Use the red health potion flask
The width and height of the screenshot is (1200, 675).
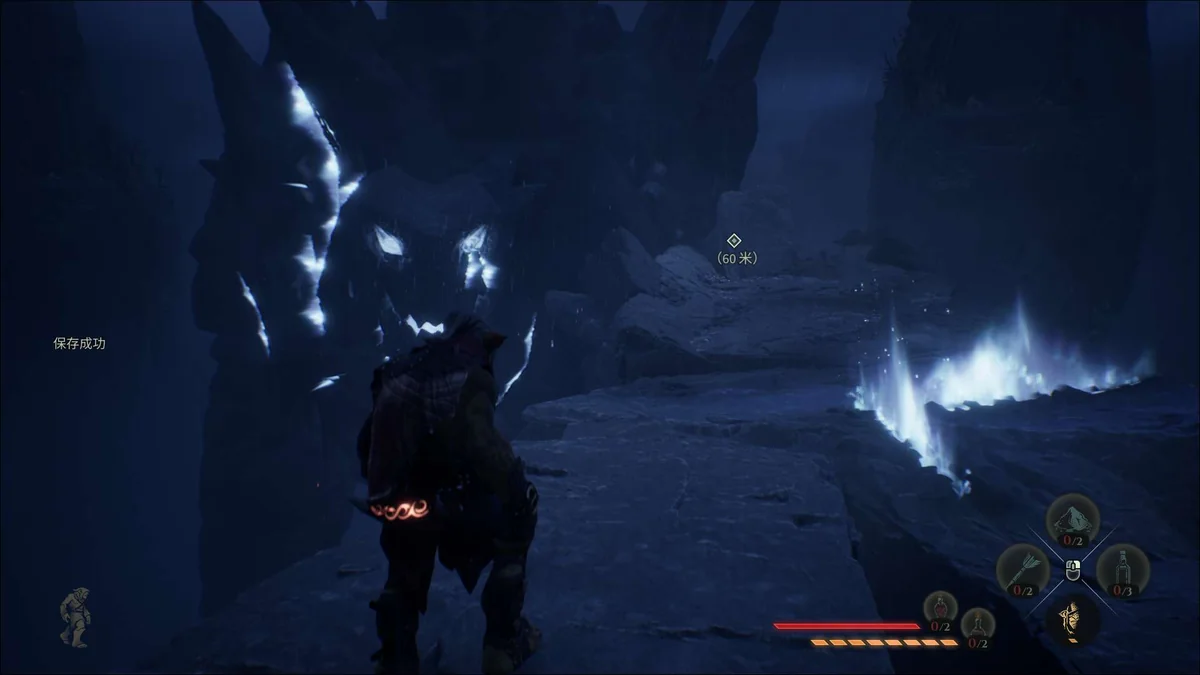click(940, 608)
